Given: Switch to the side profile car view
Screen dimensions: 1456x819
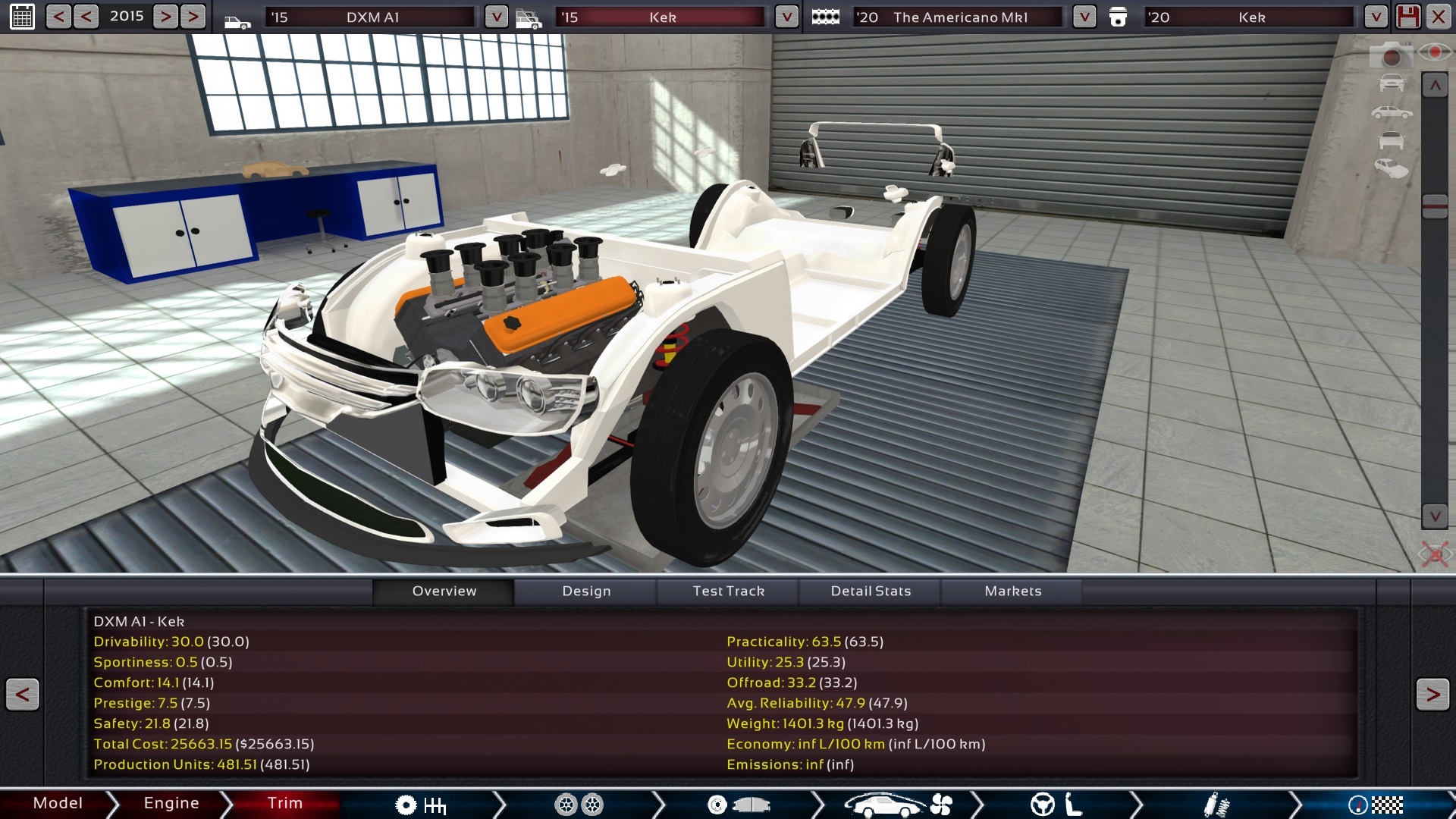Looking at the screenshot, I should click(x=1392, y=111).
